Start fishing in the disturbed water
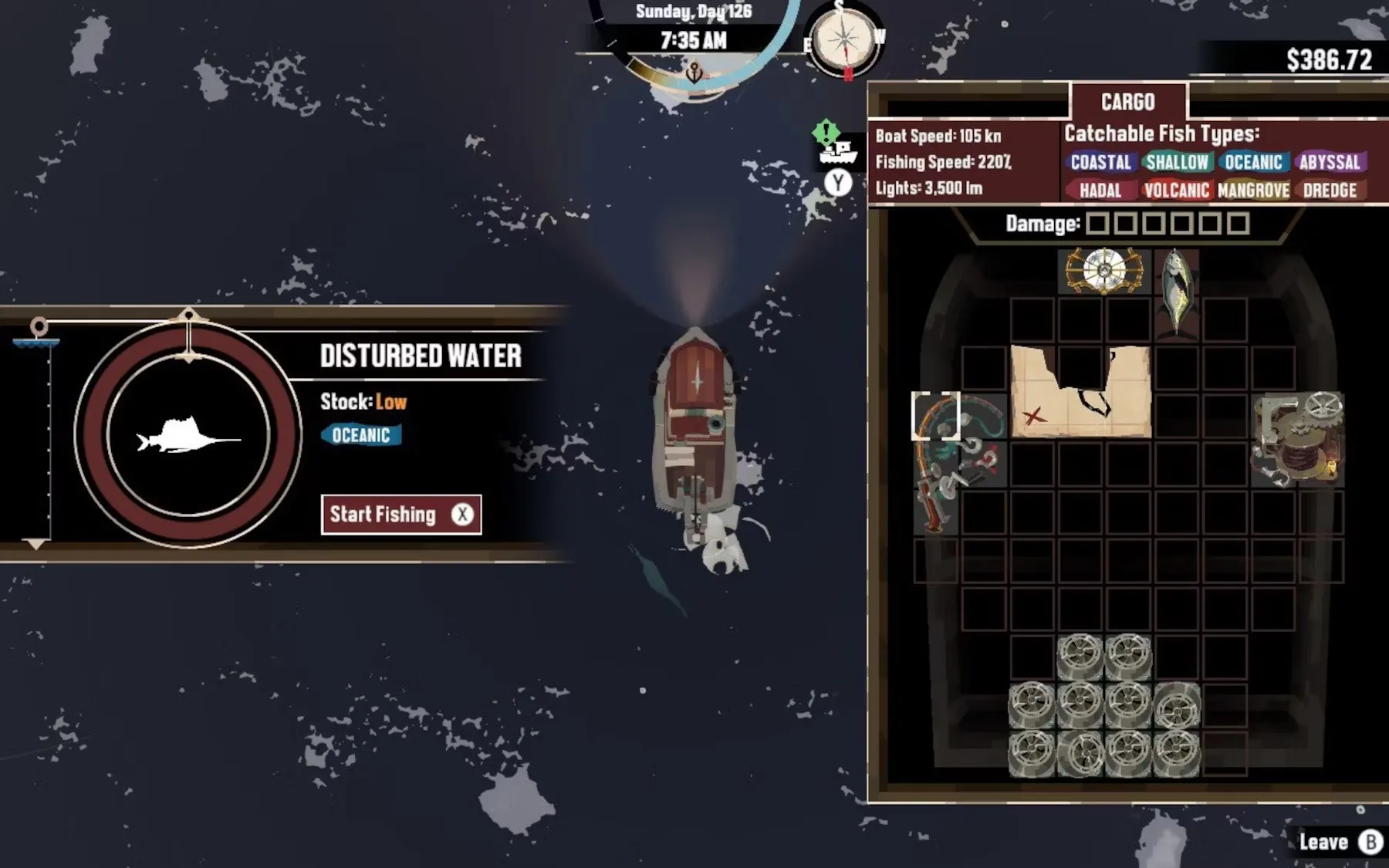 pyautogui.click(x=400, y=515)
